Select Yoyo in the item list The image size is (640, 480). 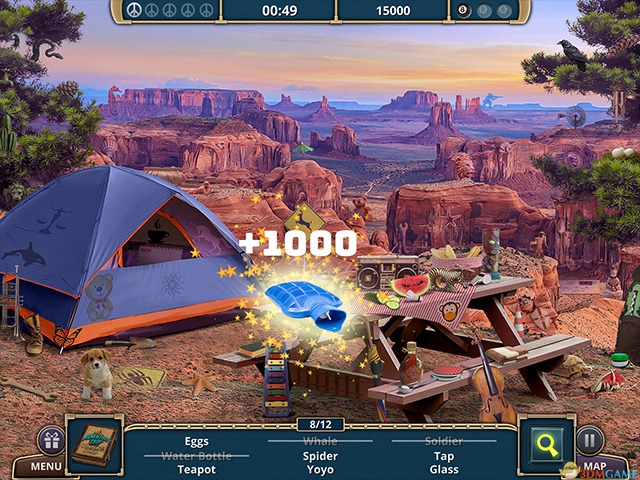[x=320, y=469]
